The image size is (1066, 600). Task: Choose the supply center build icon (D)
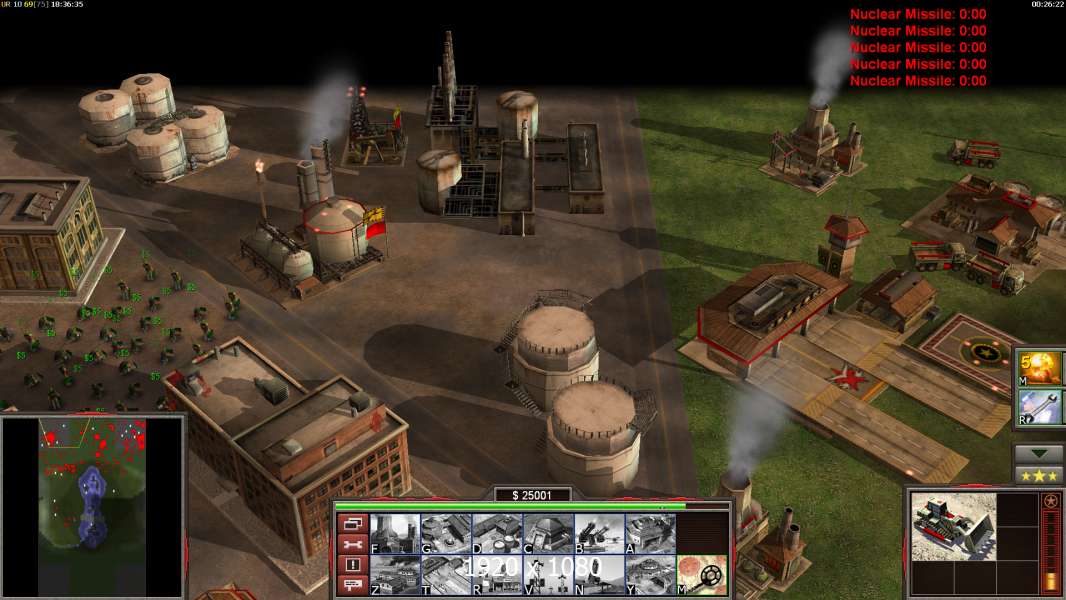point(497,533)
